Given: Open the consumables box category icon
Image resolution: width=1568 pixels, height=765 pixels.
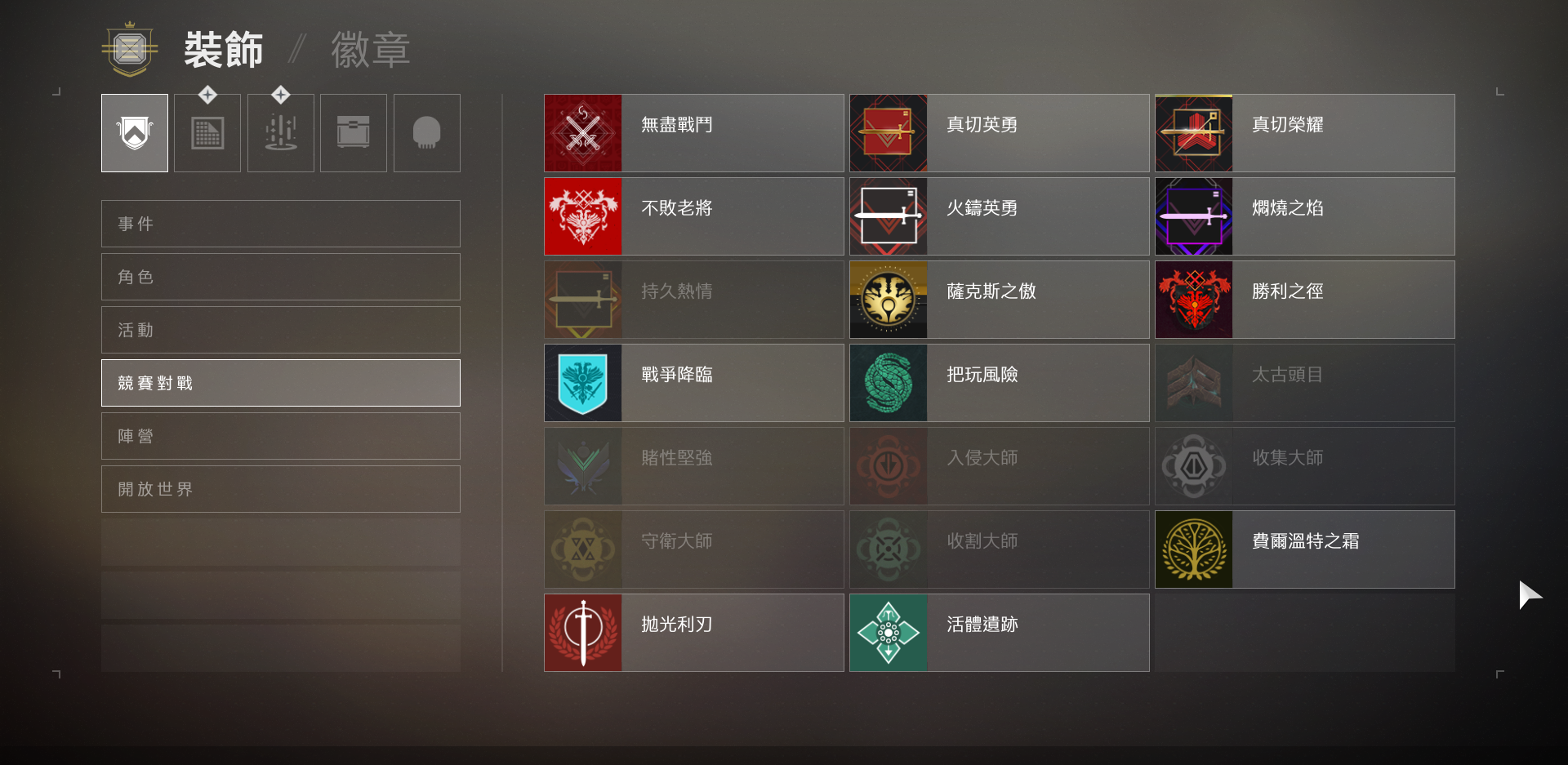Looking at the screenshot, I should [353, 132].
